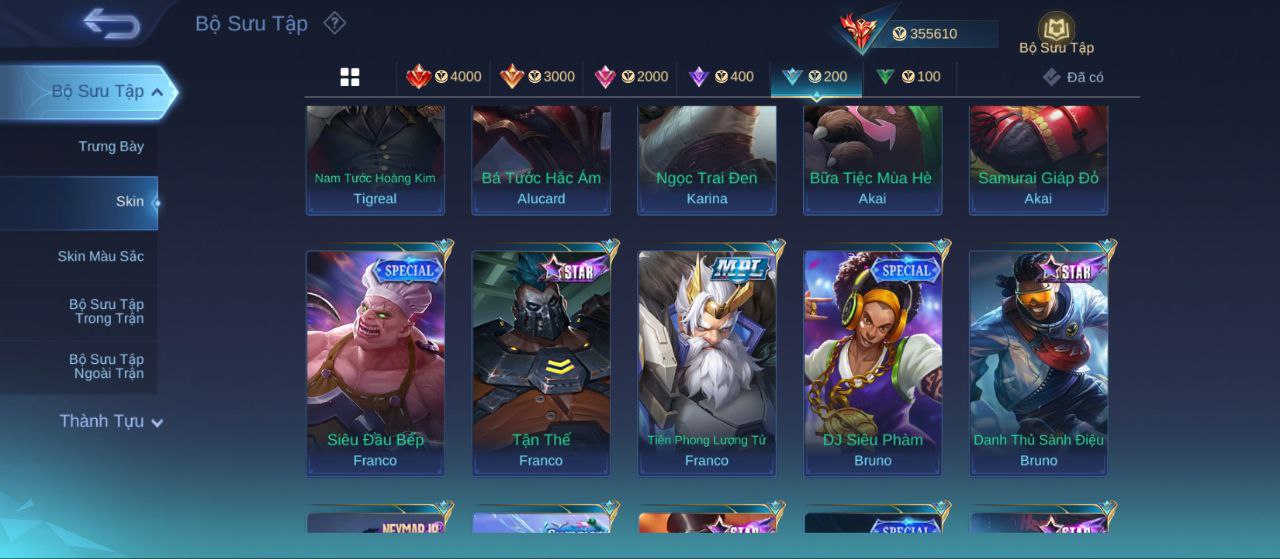
Task: Switch to the 3000 points tier tab
Action: 537,77
